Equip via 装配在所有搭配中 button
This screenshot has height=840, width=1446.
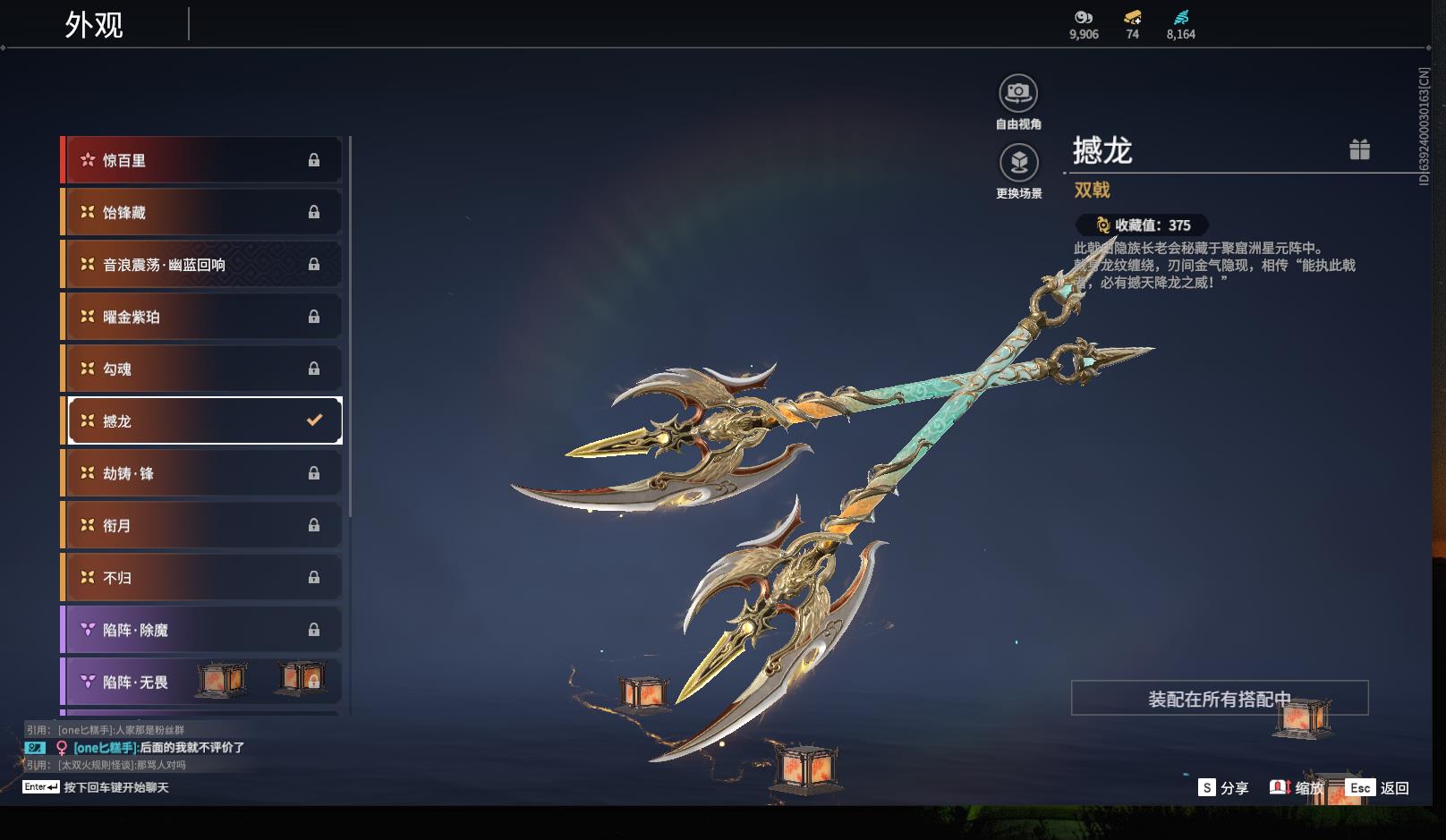coord(1219,699)
